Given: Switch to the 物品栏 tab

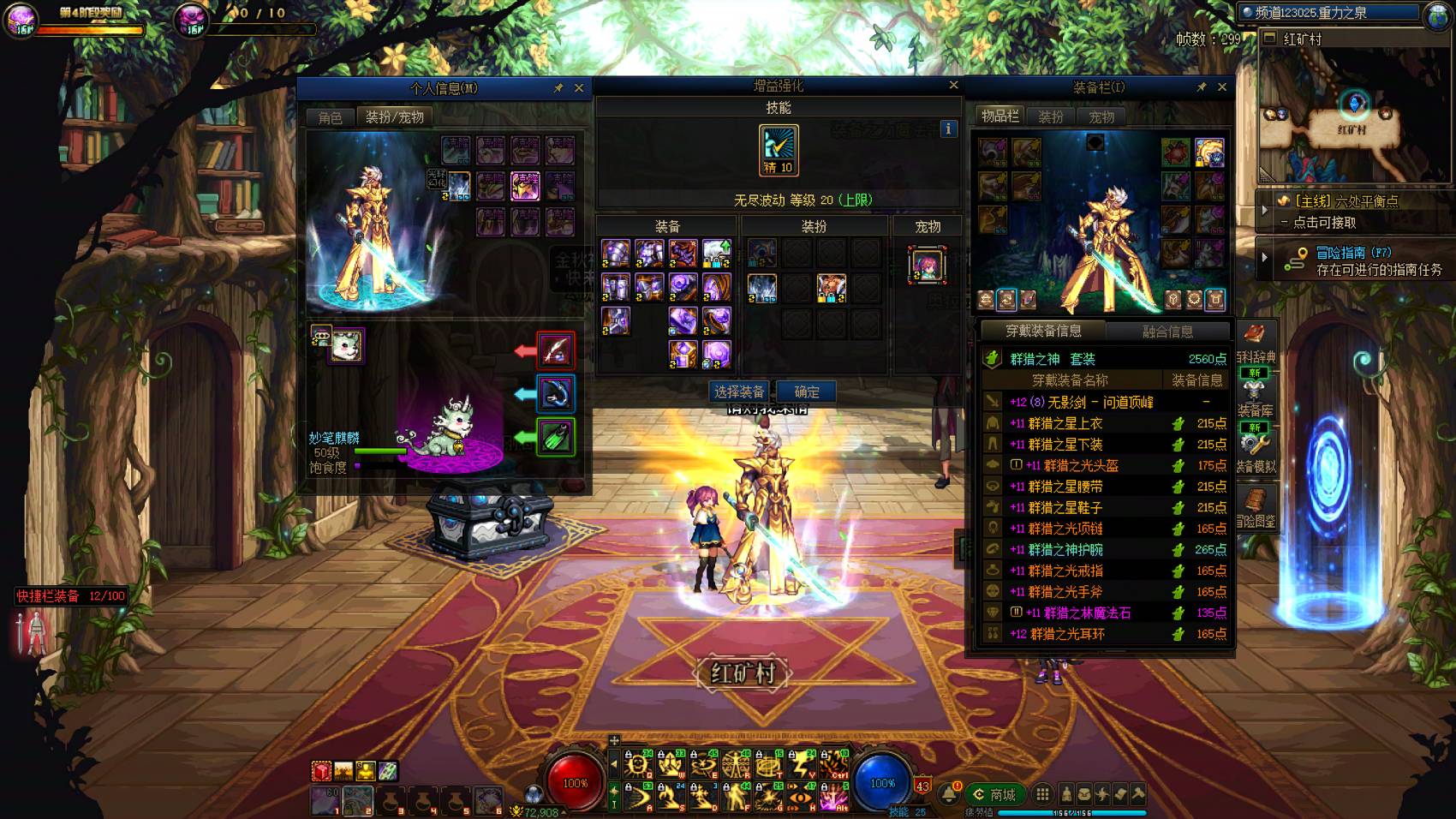Looking at the screenshot, I should (x=1000, y=117).
